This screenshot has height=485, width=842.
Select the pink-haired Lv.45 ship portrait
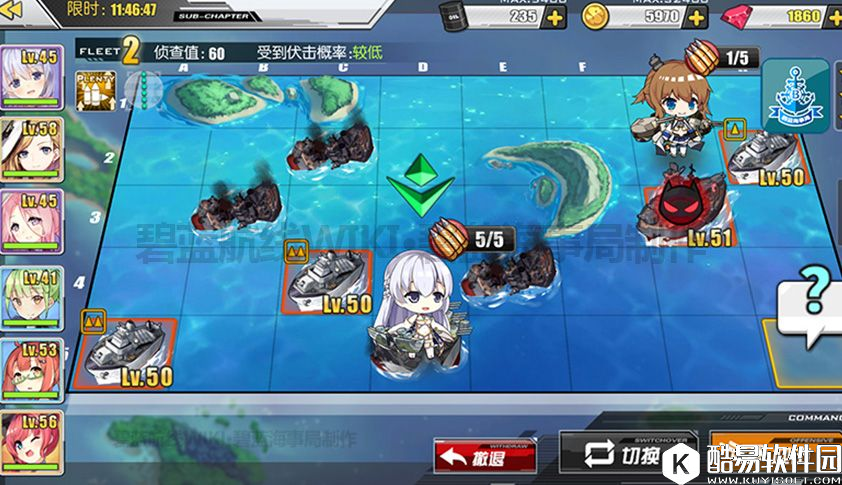(x=31, y=221)
